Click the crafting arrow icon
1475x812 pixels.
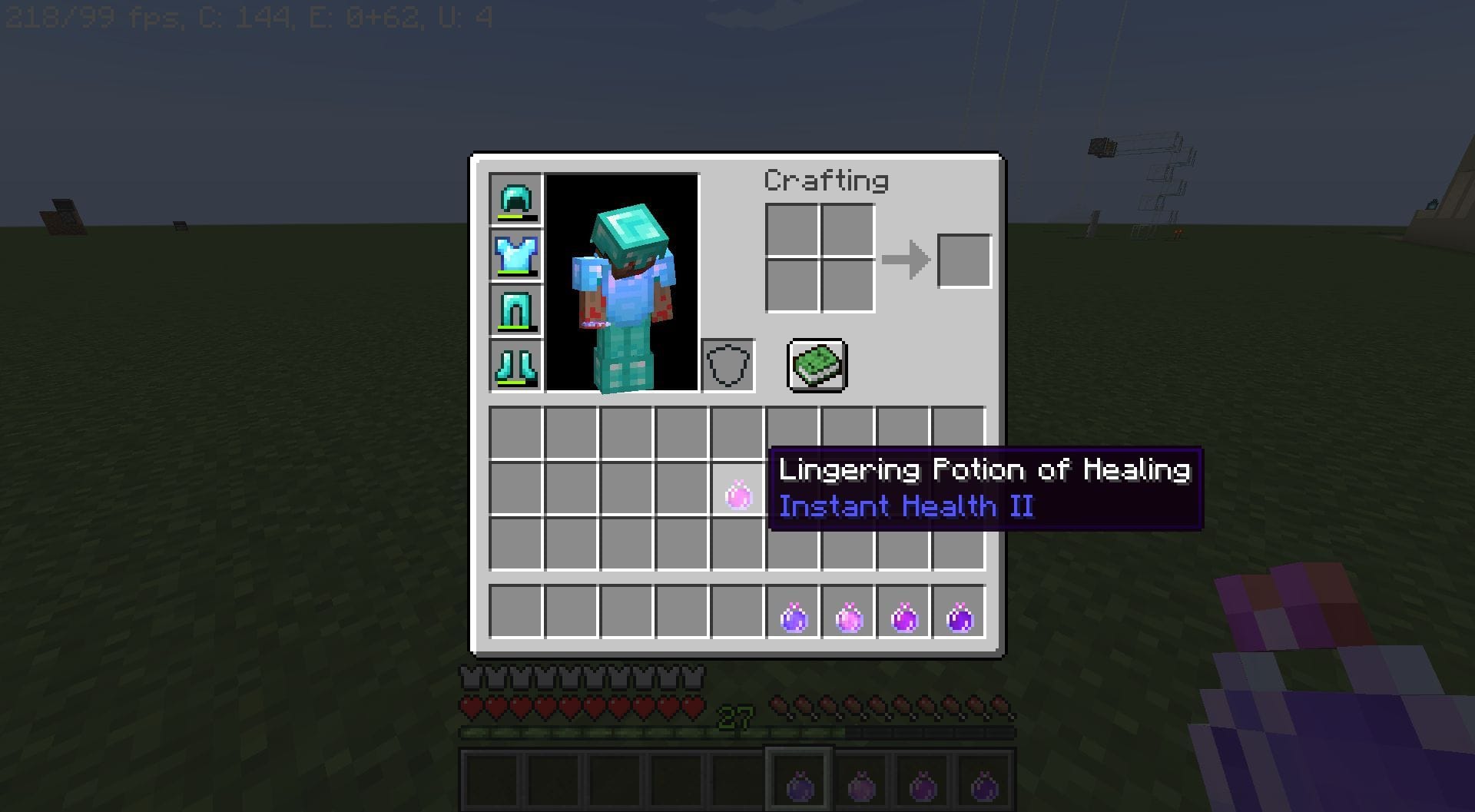[907, 259]
